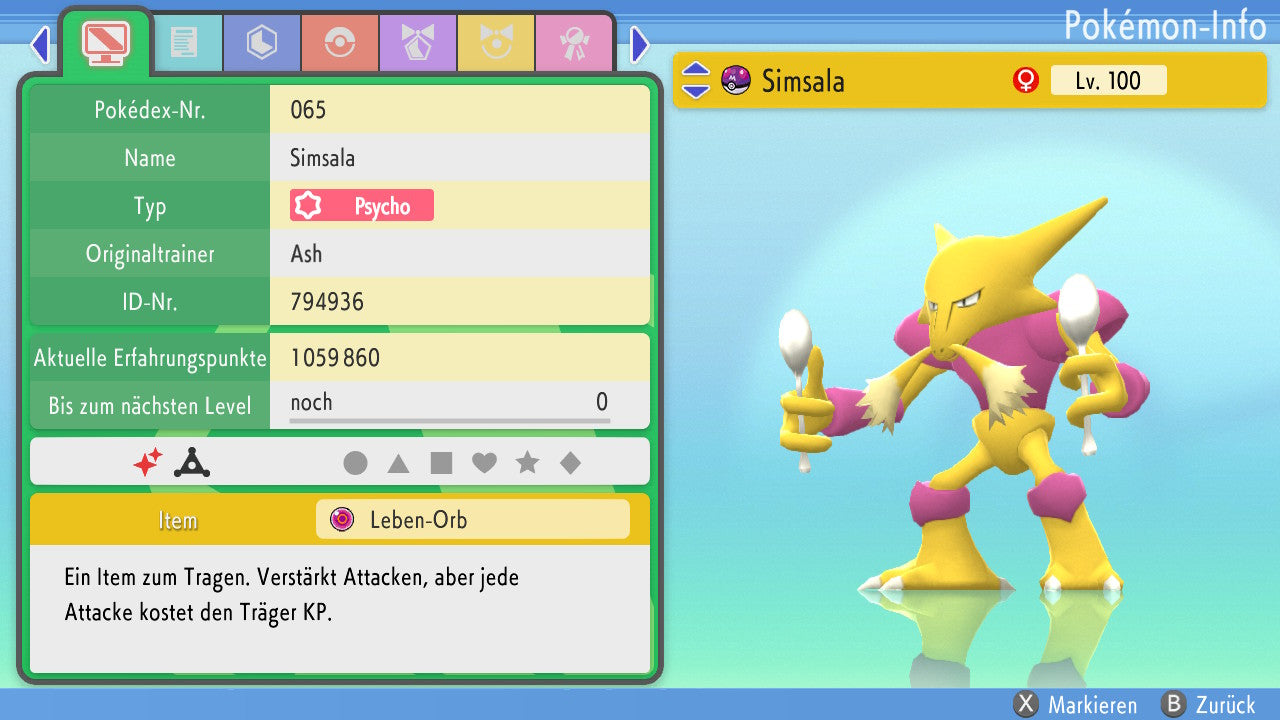Open the blue hexagon stats tab
The height and width of the screenshot is (720, 1280).
261,43
